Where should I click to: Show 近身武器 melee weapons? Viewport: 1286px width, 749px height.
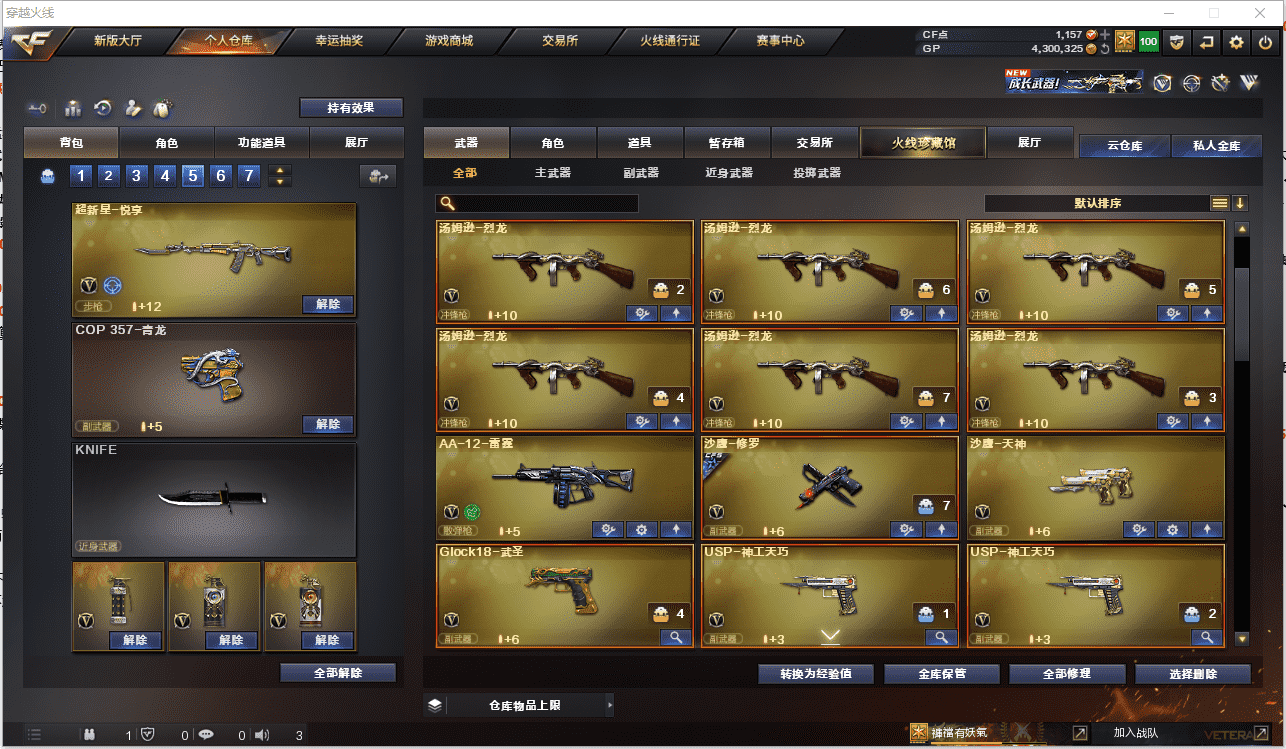[x=729, y=173]
